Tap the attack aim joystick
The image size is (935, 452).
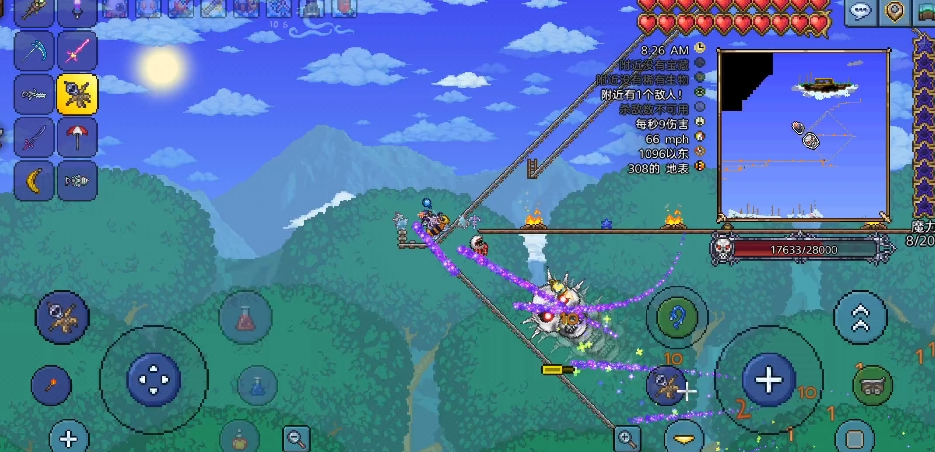768,380
